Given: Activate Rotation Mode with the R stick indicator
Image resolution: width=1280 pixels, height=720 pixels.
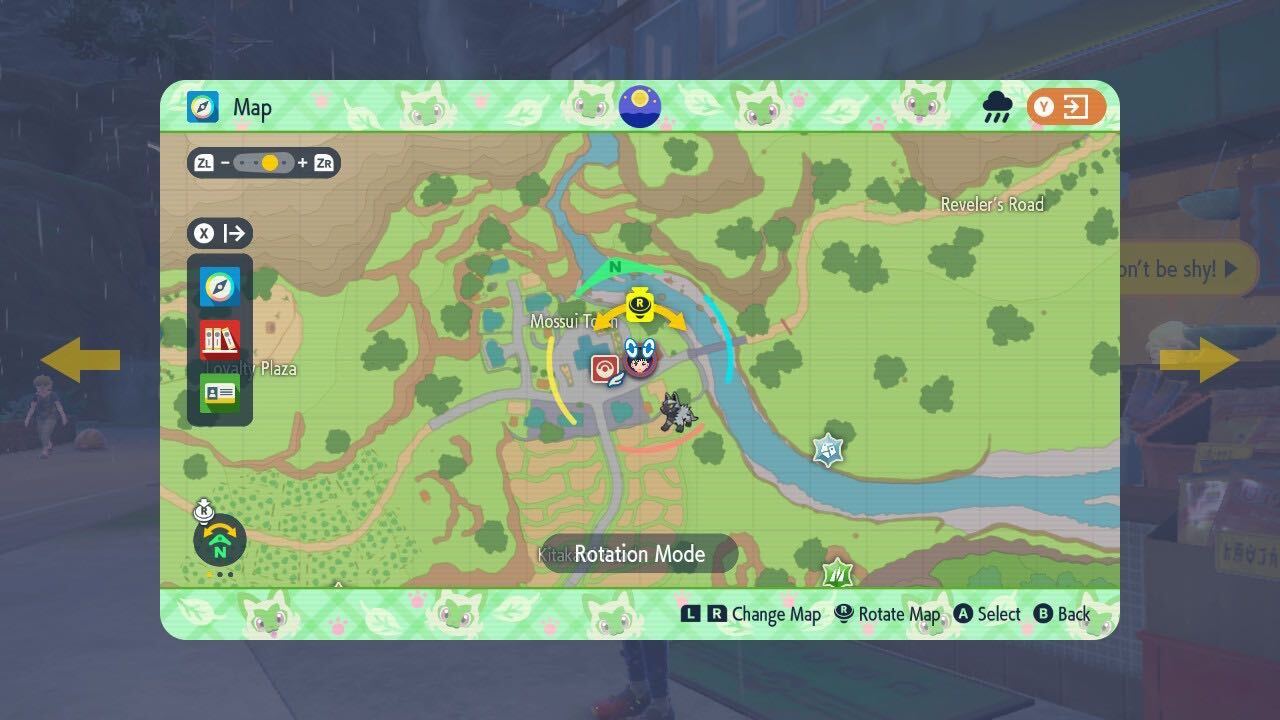Looking at the screenshot, I should 640,302.
